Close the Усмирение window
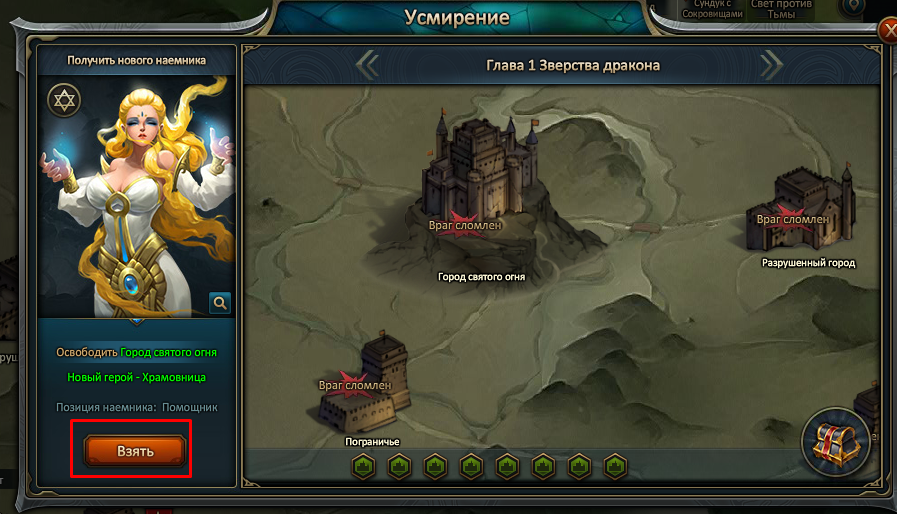Viewport: 897px width, 514px height. 887,31
